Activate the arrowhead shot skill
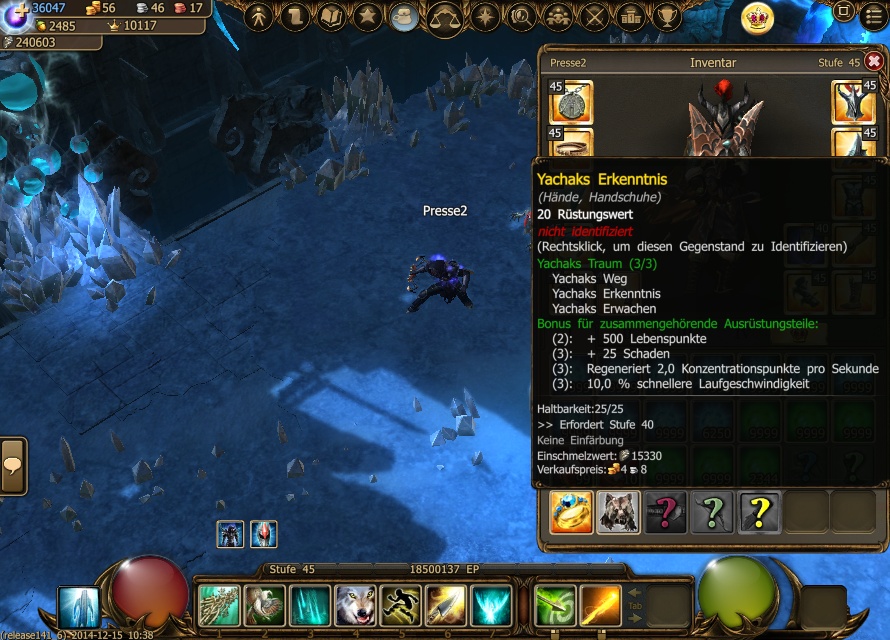 [x=446, y=605]
